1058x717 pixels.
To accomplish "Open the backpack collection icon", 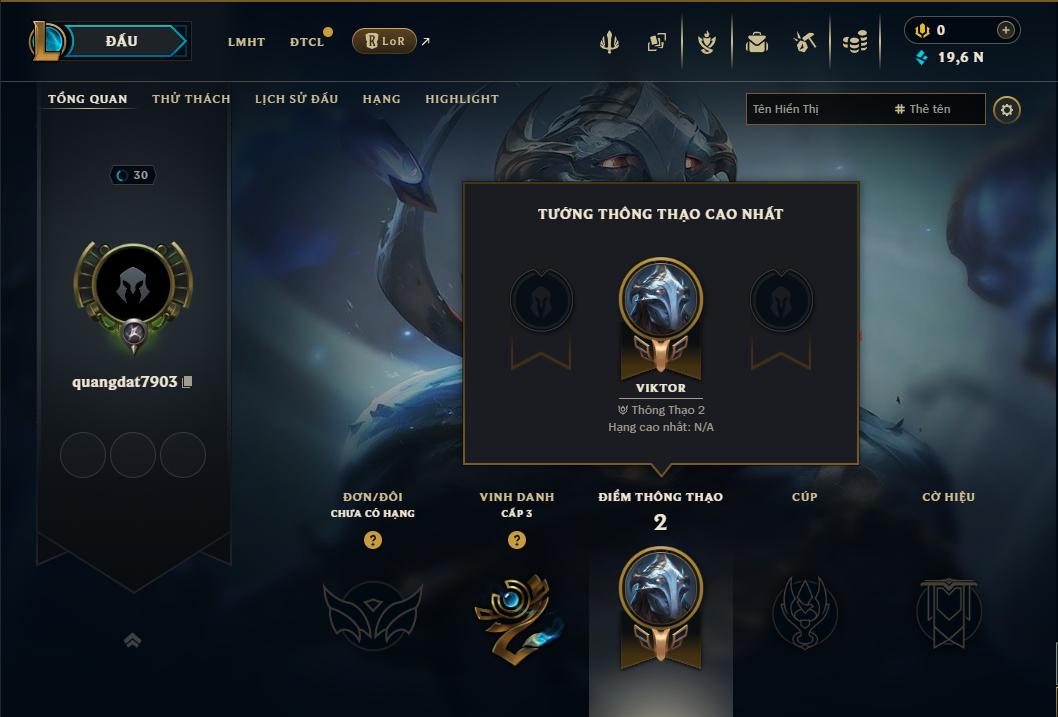I will coord(757,42).
